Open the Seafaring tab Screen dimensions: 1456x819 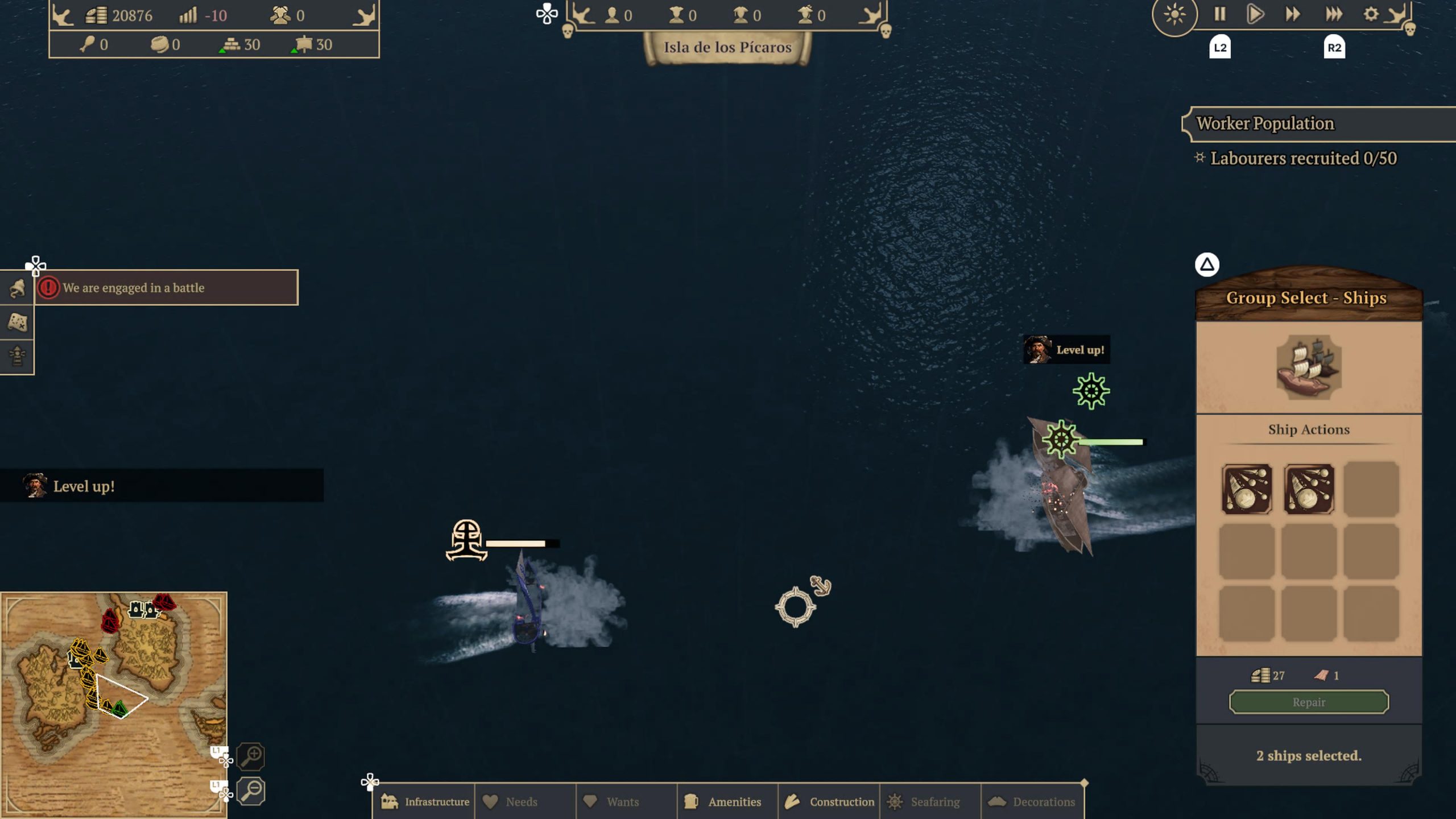click(x=928, y=801)
